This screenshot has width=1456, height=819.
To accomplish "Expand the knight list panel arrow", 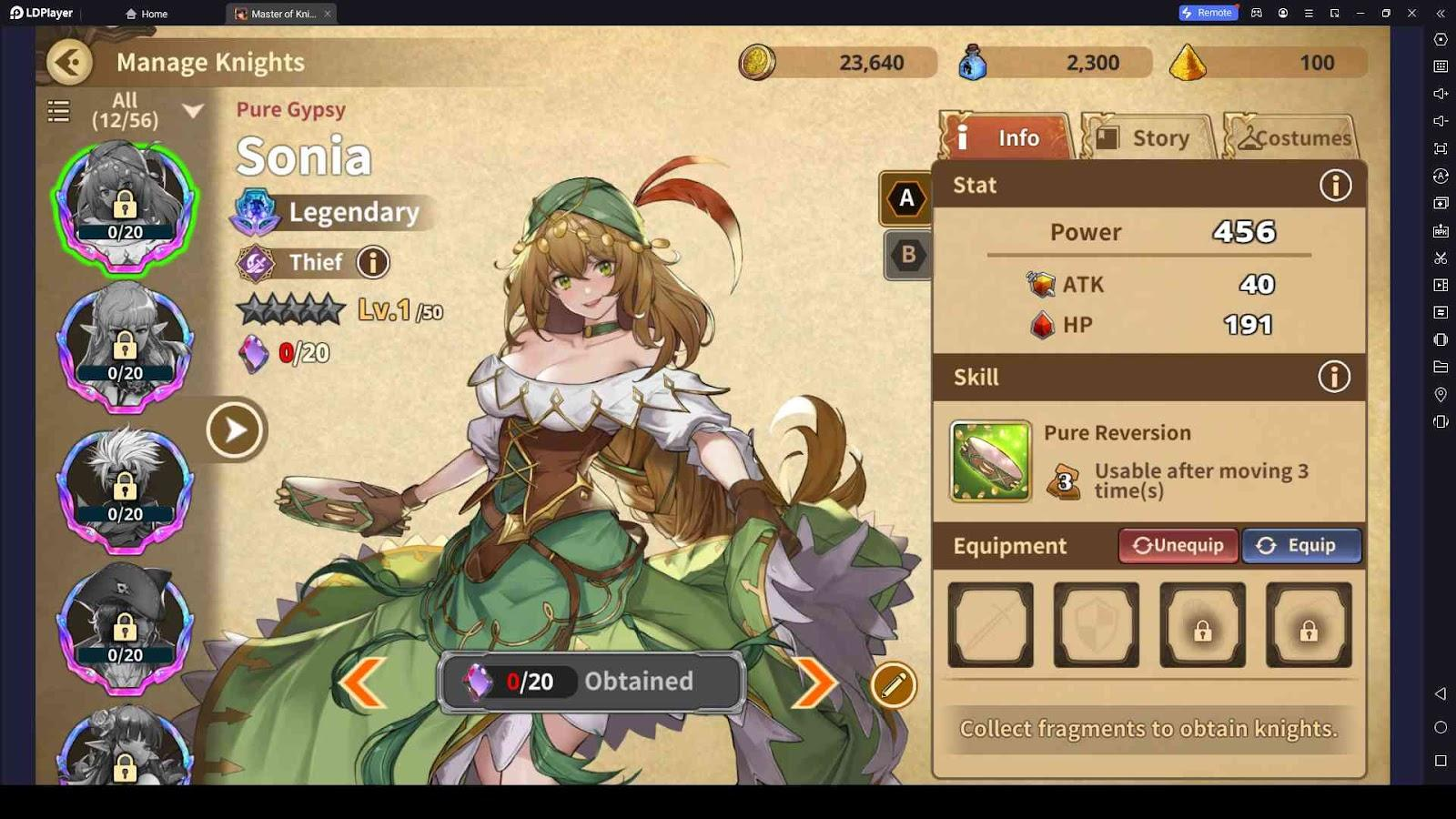I will pos(235,430).
